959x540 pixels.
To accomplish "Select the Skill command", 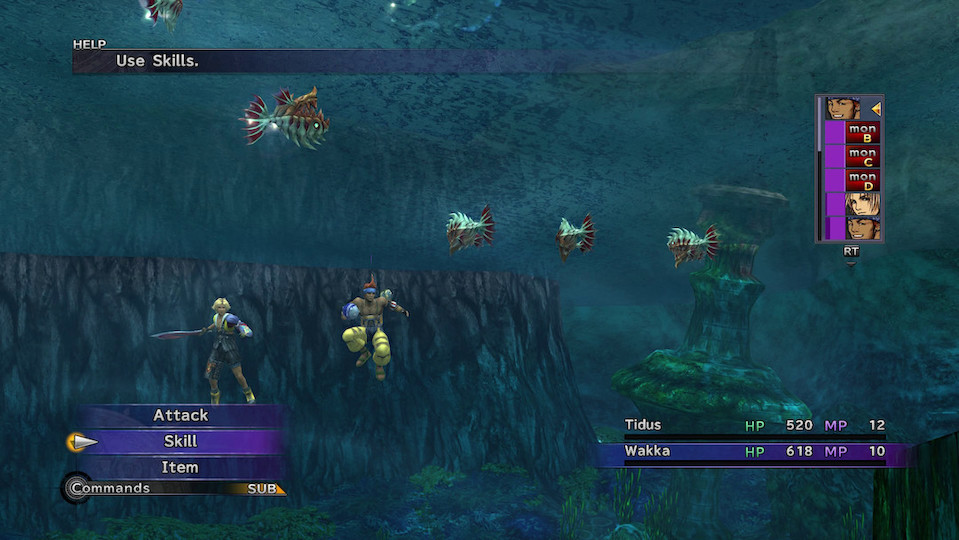I will [x=181, y=441].
